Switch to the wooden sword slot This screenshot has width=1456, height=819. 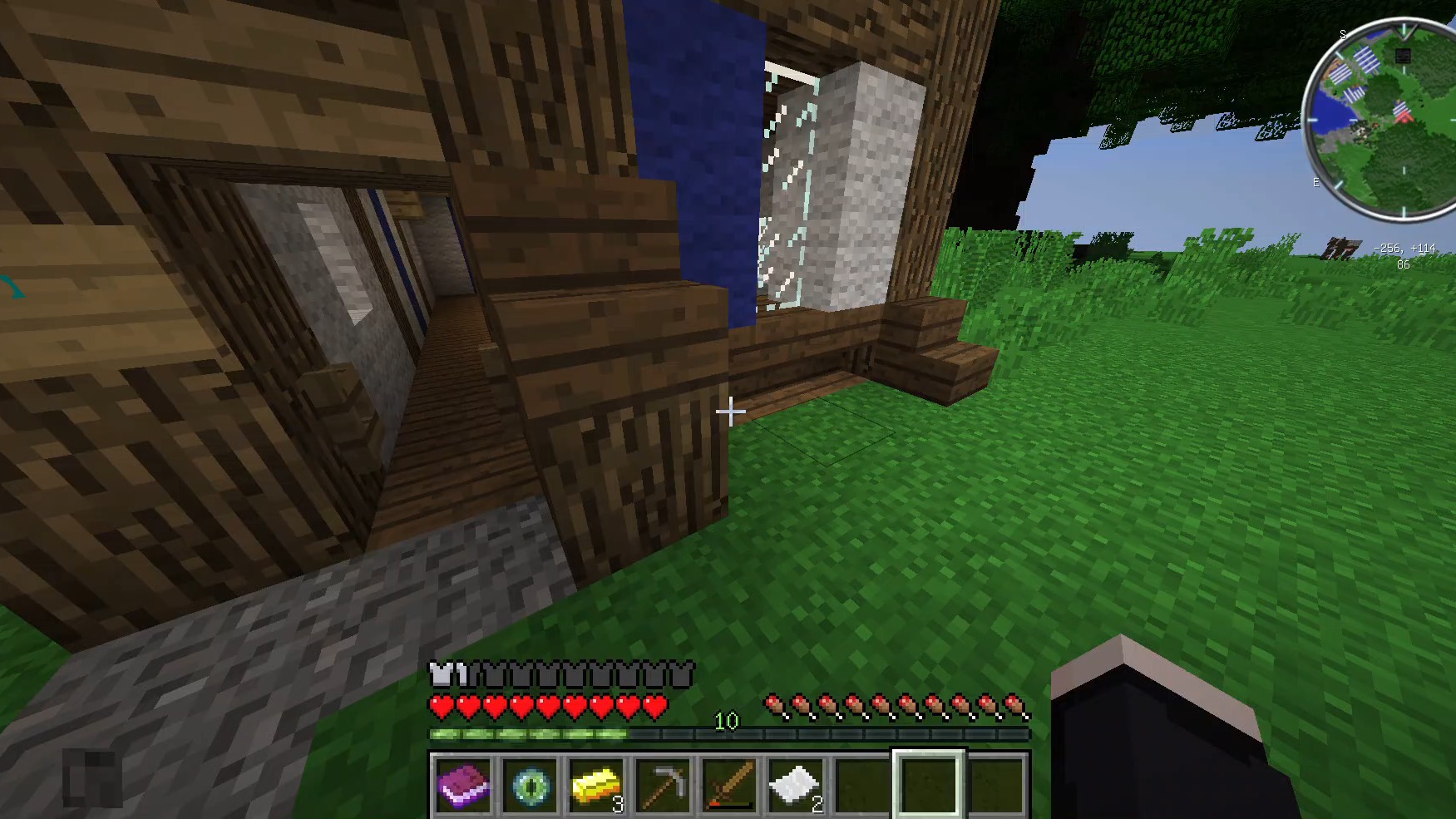coord(729,785)
